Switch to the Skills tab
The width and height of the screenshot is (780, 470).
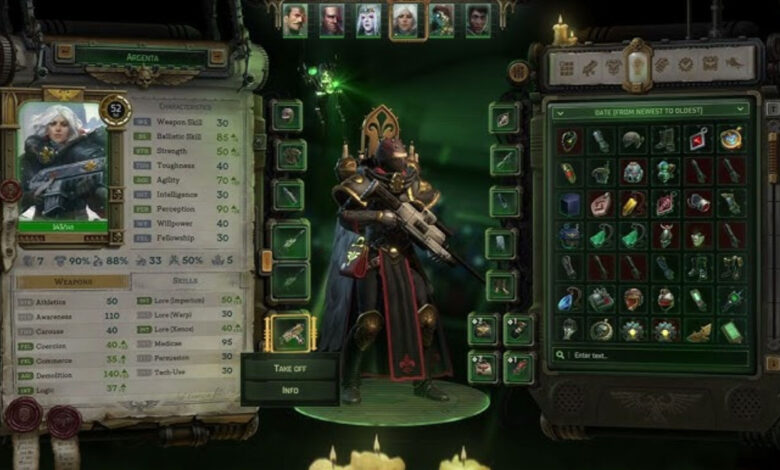(x=185, y=282)
